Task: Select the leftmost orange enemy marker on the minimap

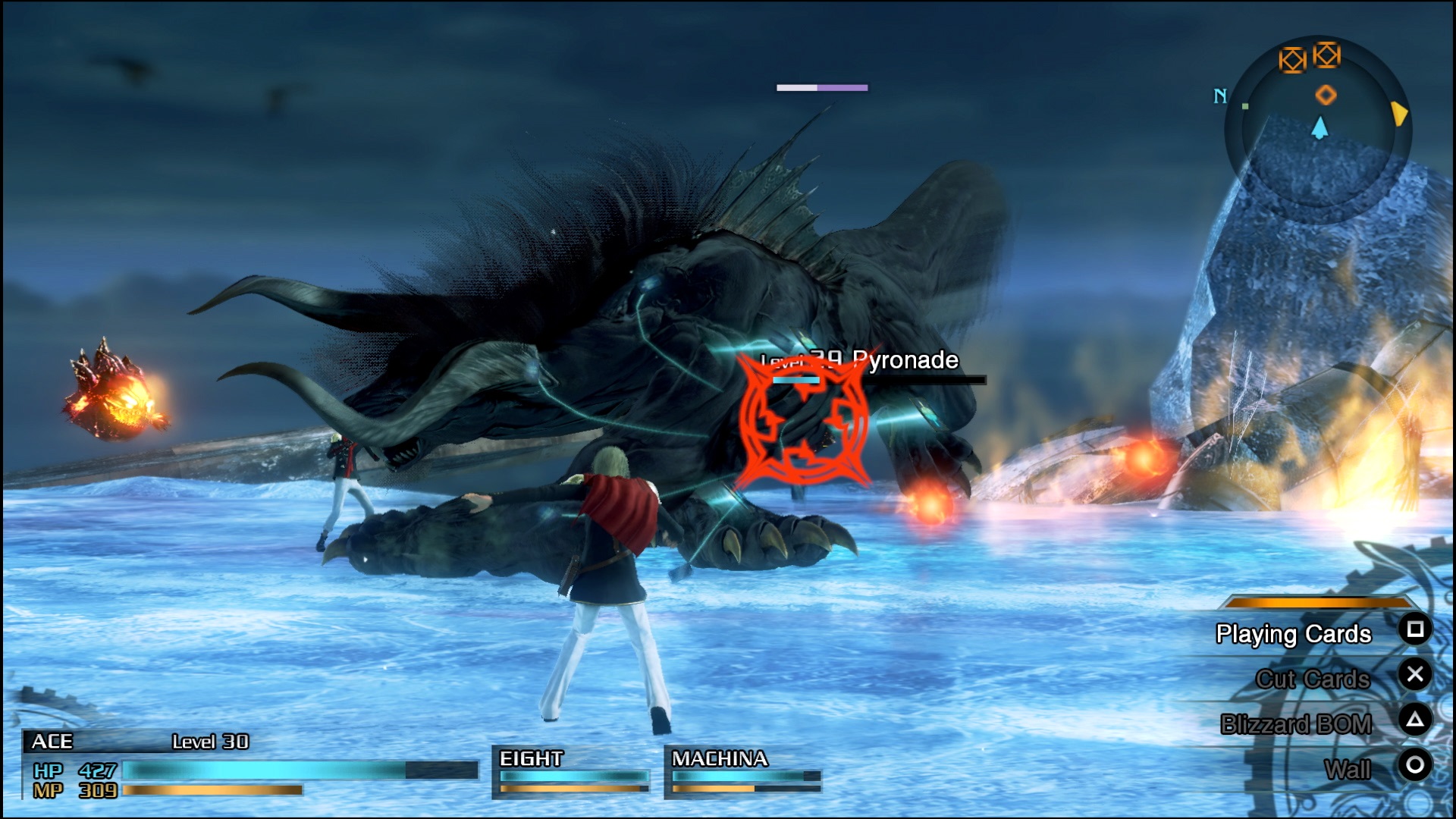Action: coord(1292,58)
